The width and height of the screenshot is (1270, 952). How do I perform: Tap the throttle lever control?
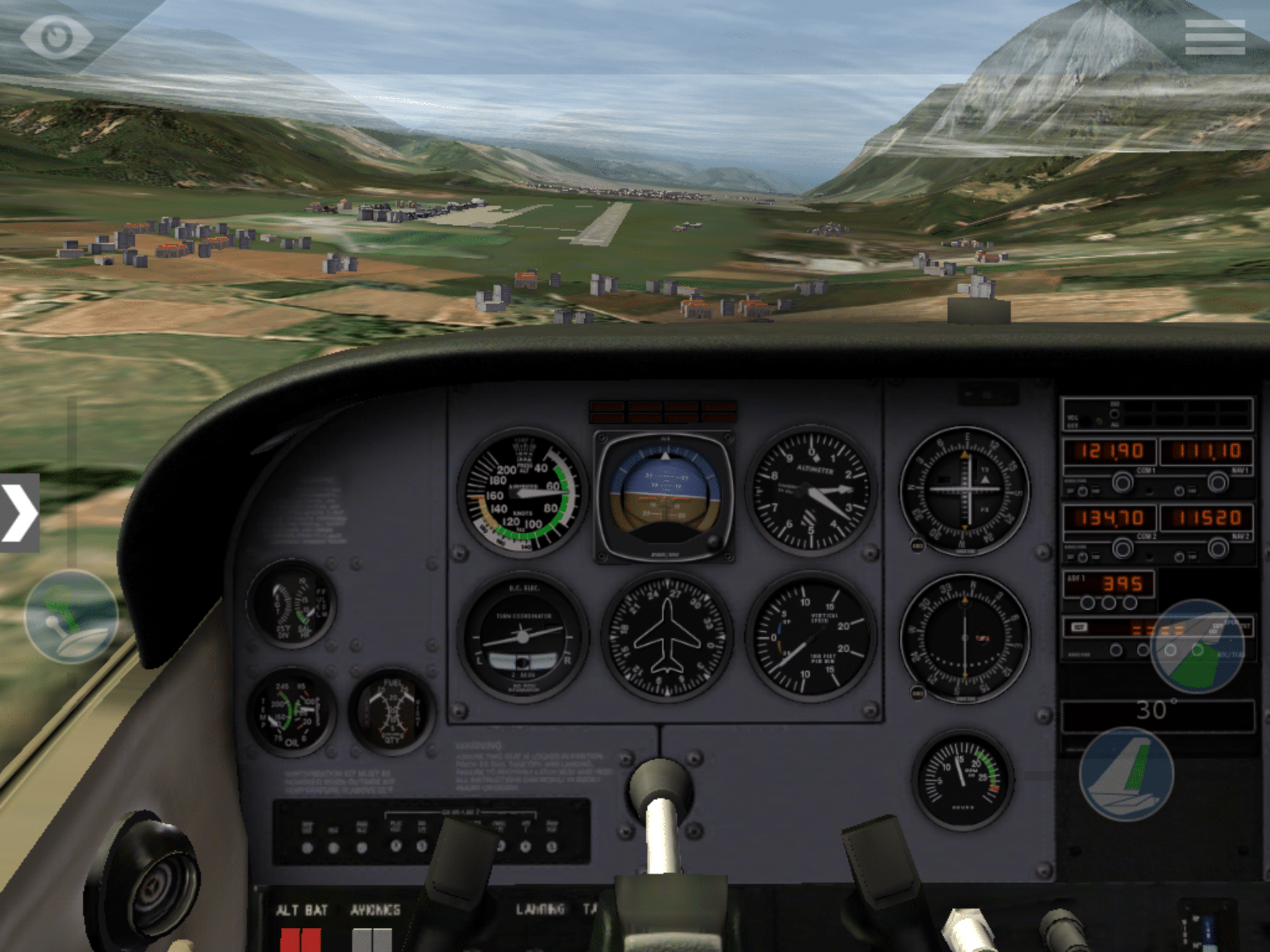coord(71,617)
